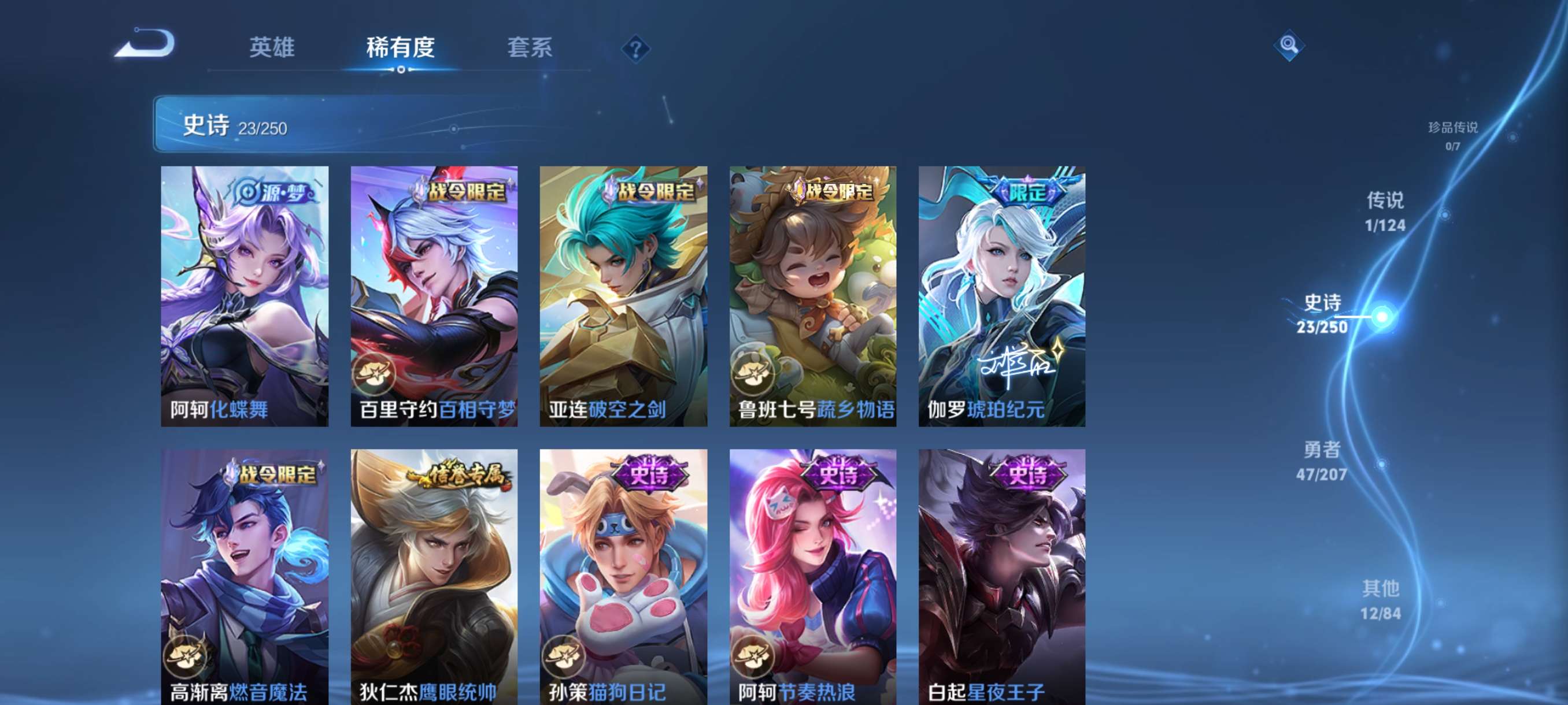Select the 伽罗 琥珀纪元 skin card

tap(1001, 296)
